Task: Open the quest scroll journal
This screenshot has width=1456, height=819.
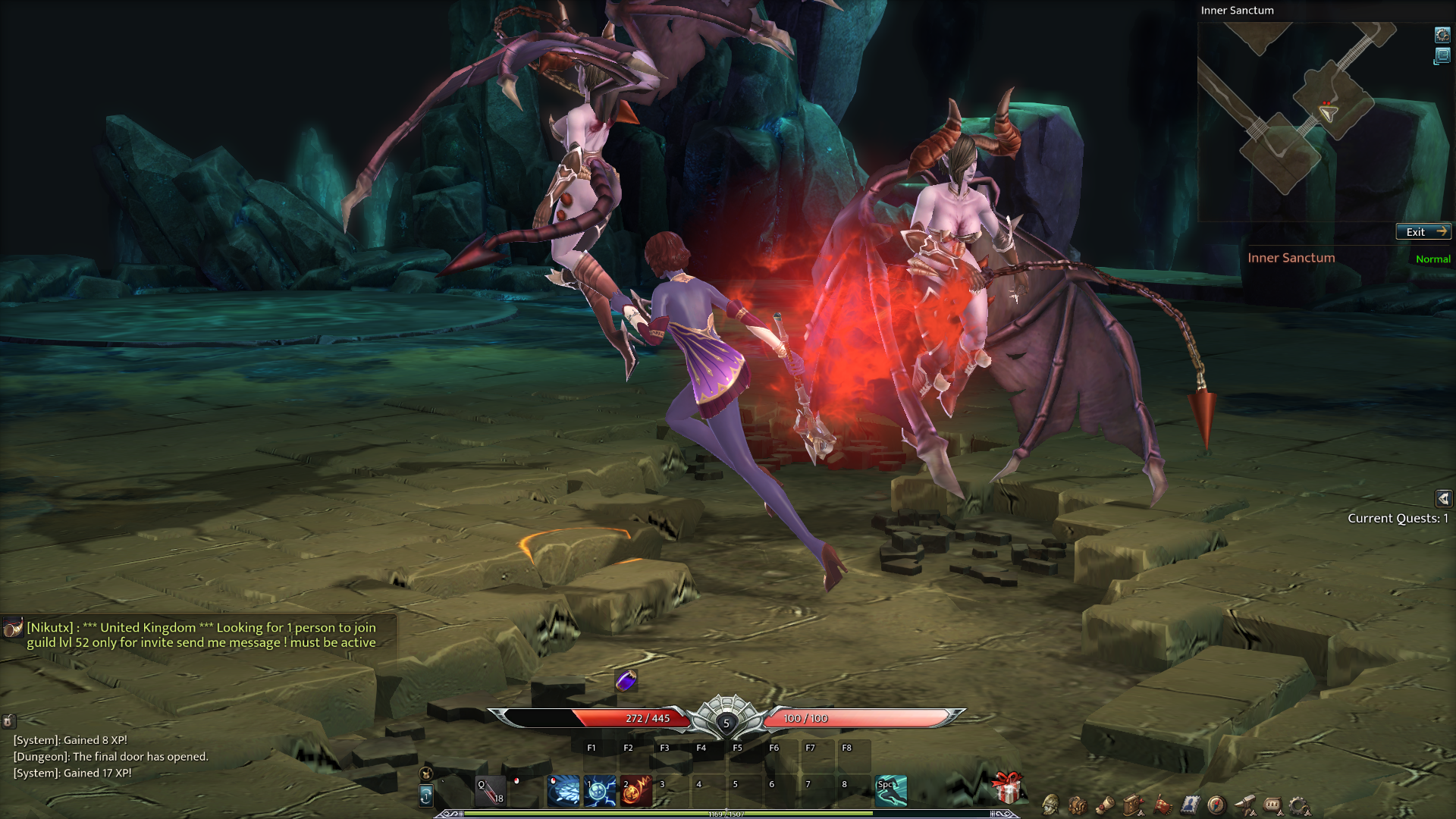Action: tap(1106, 805)
